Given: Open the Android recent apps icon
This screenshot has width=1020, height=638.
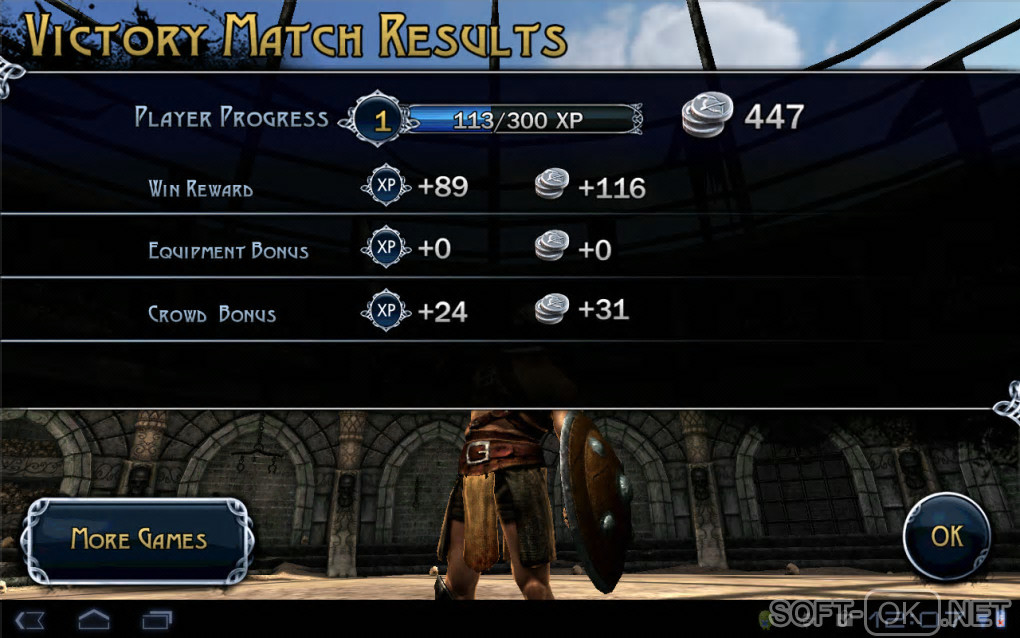Looking at the screenshot, I should (157, 620).
